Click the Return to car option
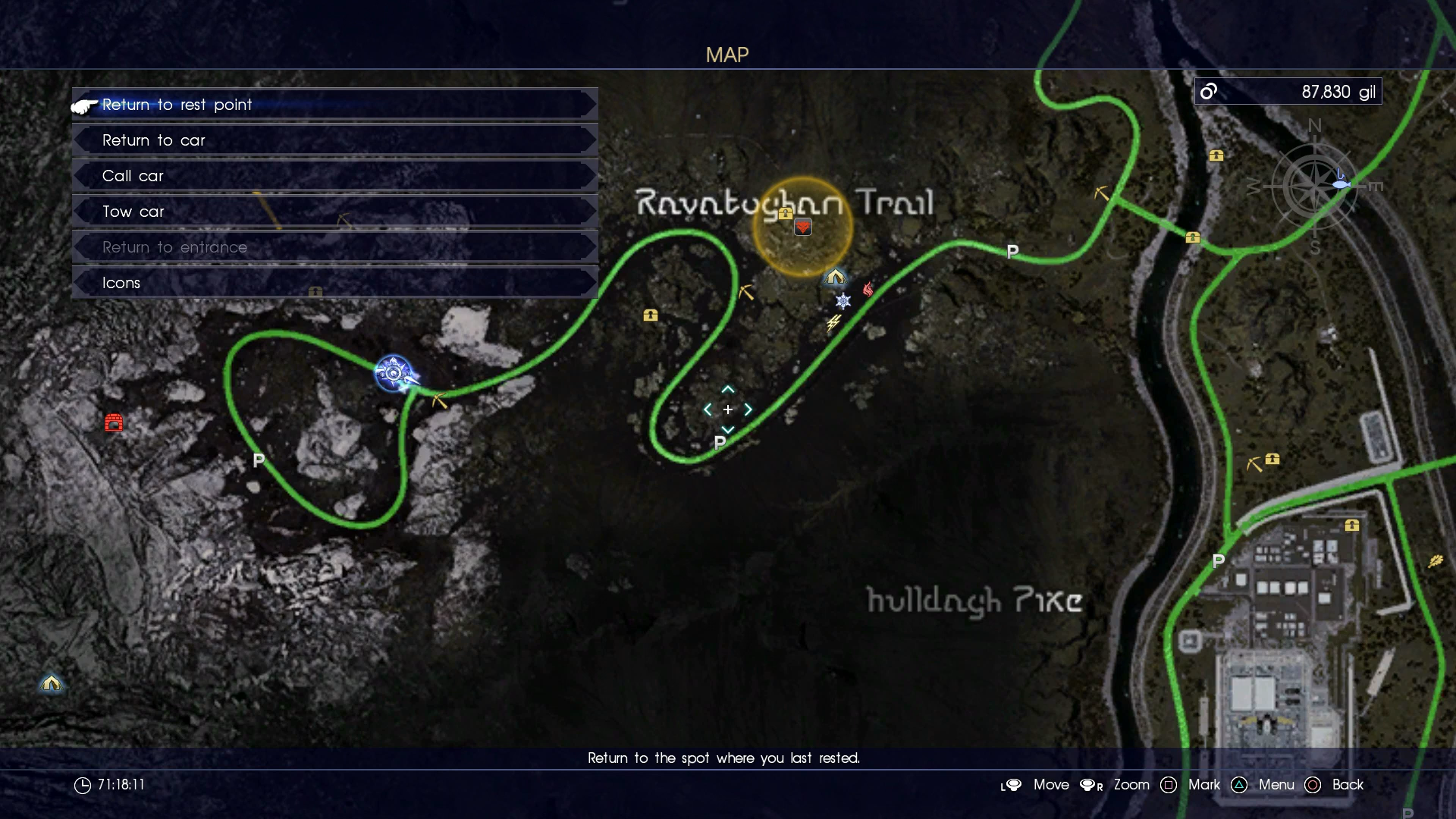Viewport: 1456px width, 819px height. (154, 140)
